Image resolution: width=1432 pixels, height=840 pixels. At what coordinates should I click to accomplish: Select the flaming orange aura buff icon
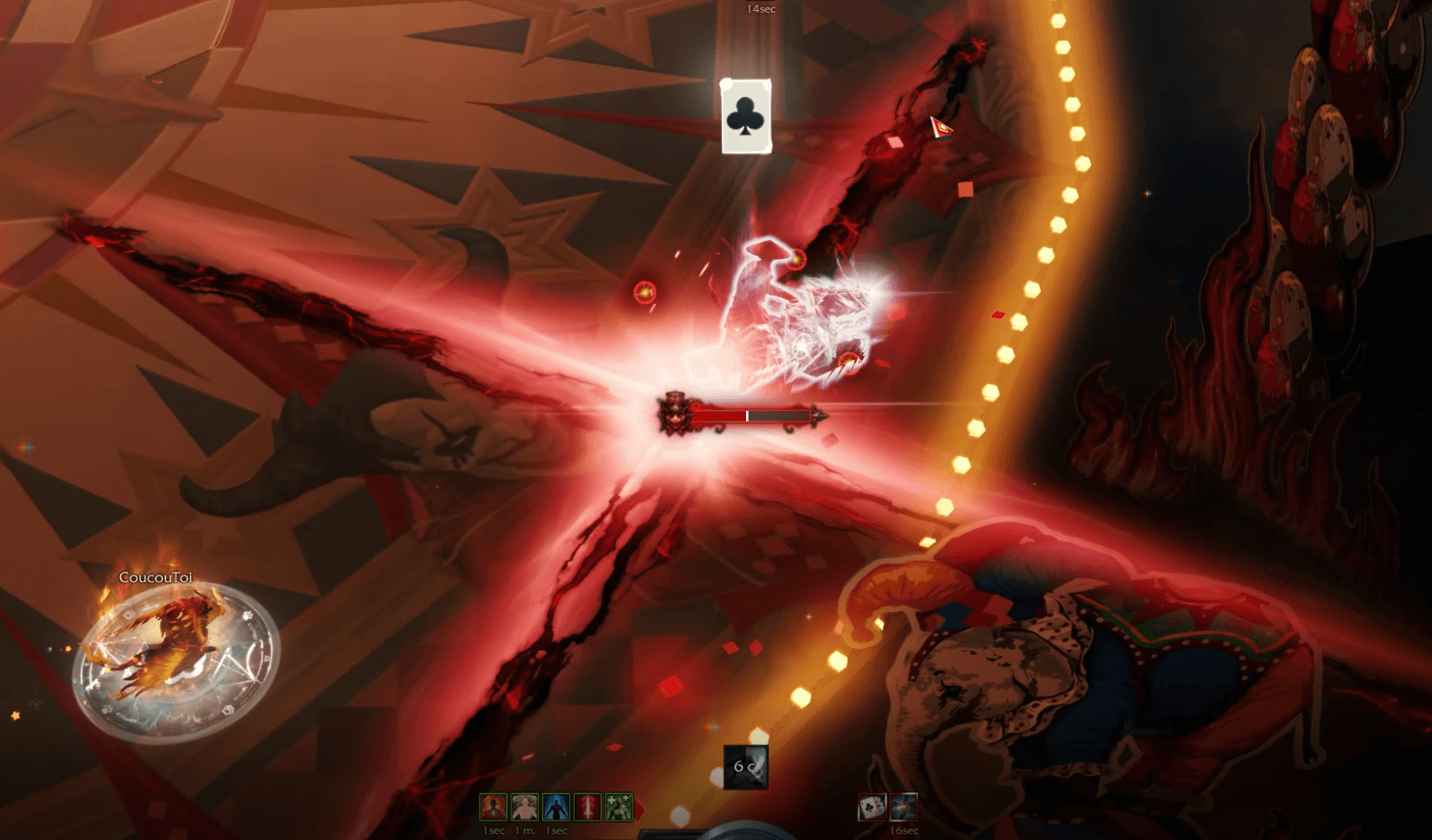click(x=493, y=806)
